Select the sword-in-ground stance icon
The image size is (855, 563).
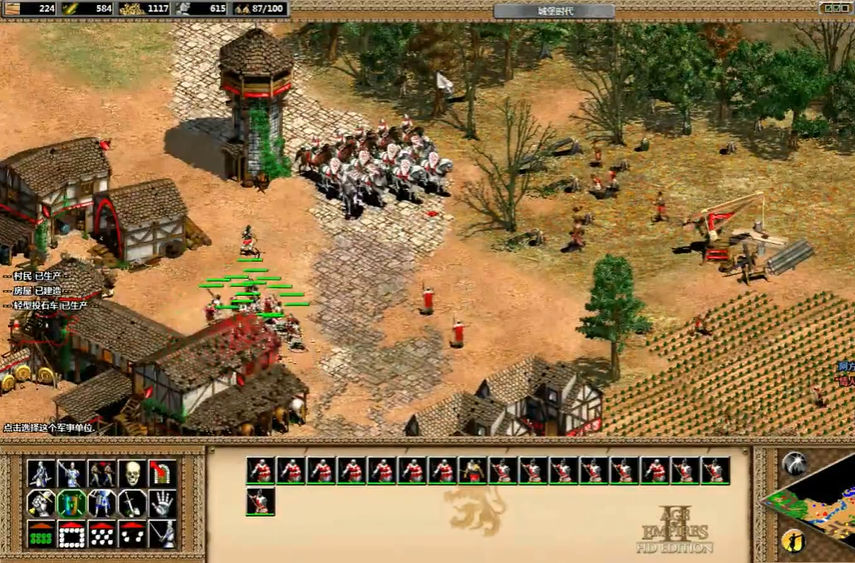[x=132, y=504]
